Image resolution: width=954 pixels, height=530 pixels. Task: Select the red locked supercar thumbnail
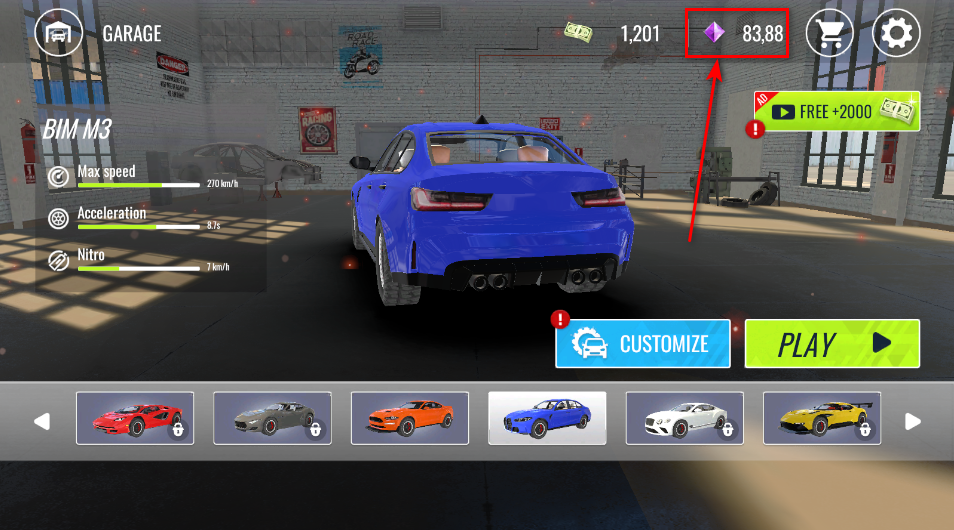tap(135, 418)
